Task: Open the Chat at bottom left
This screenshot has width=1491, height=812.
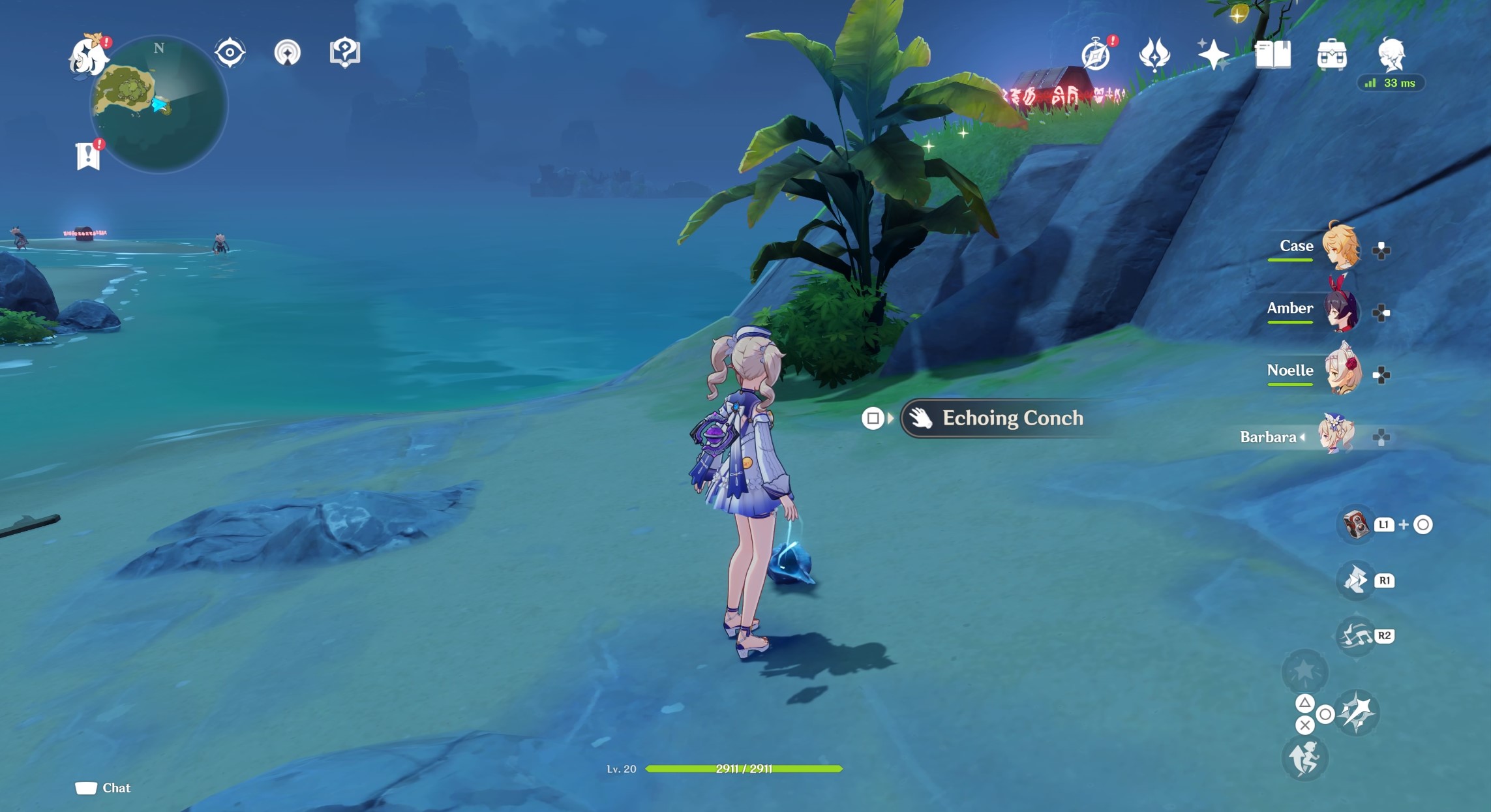Action: [x=104, y=787]
